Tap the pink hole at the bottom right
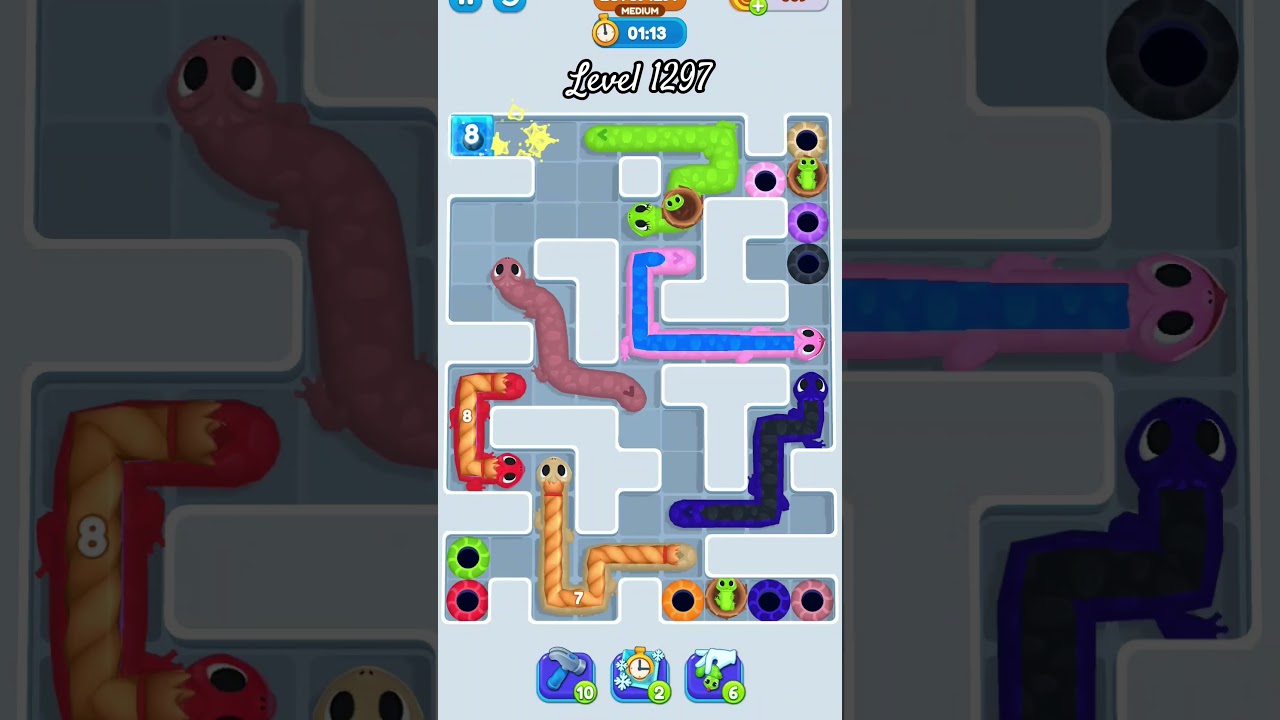 (x=810, y=598)
